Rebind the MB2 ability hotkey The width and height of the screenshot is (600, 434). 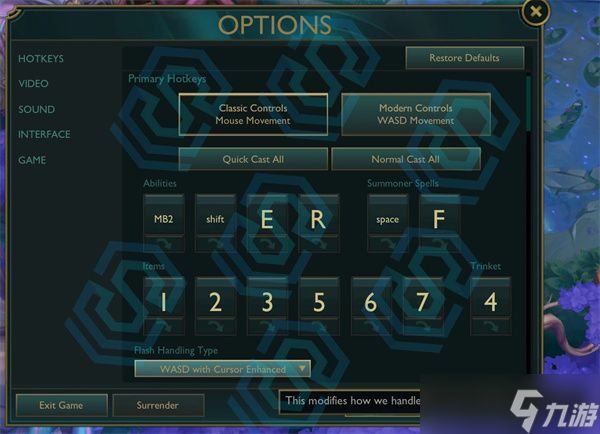[164, 219]
